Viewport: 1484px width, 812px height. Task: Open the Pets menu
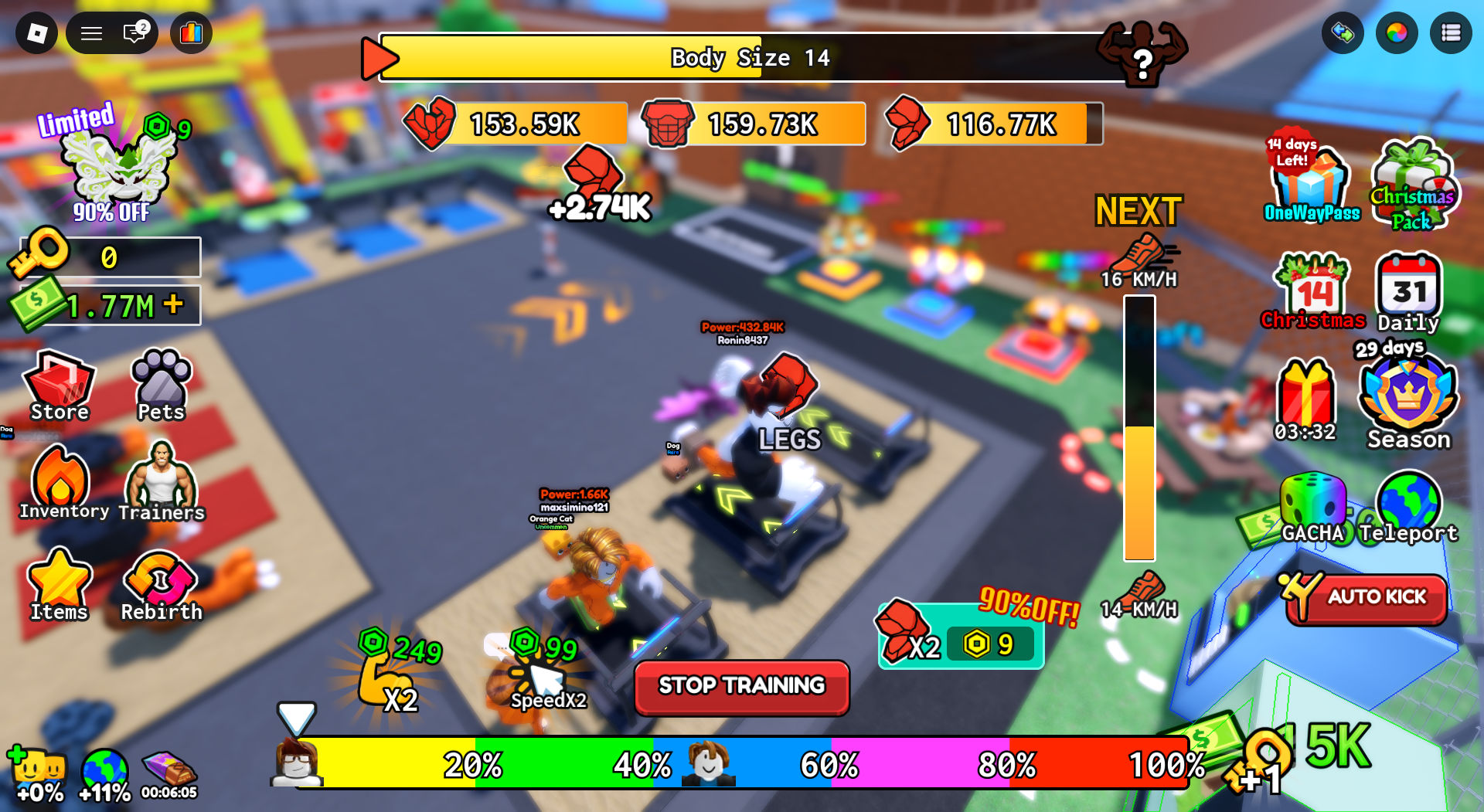161,385
